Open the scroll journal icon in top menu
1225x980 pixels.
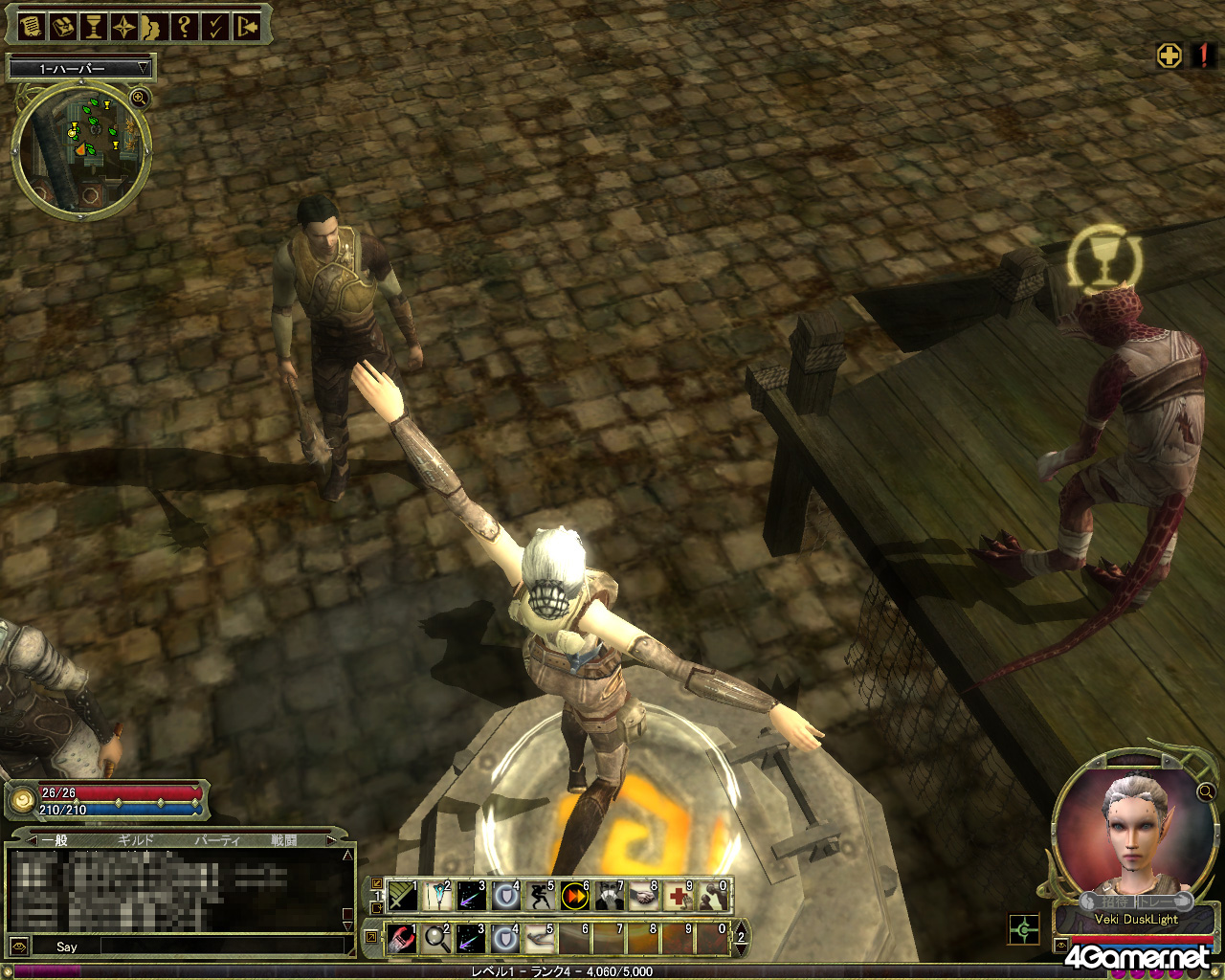(32, 27)
